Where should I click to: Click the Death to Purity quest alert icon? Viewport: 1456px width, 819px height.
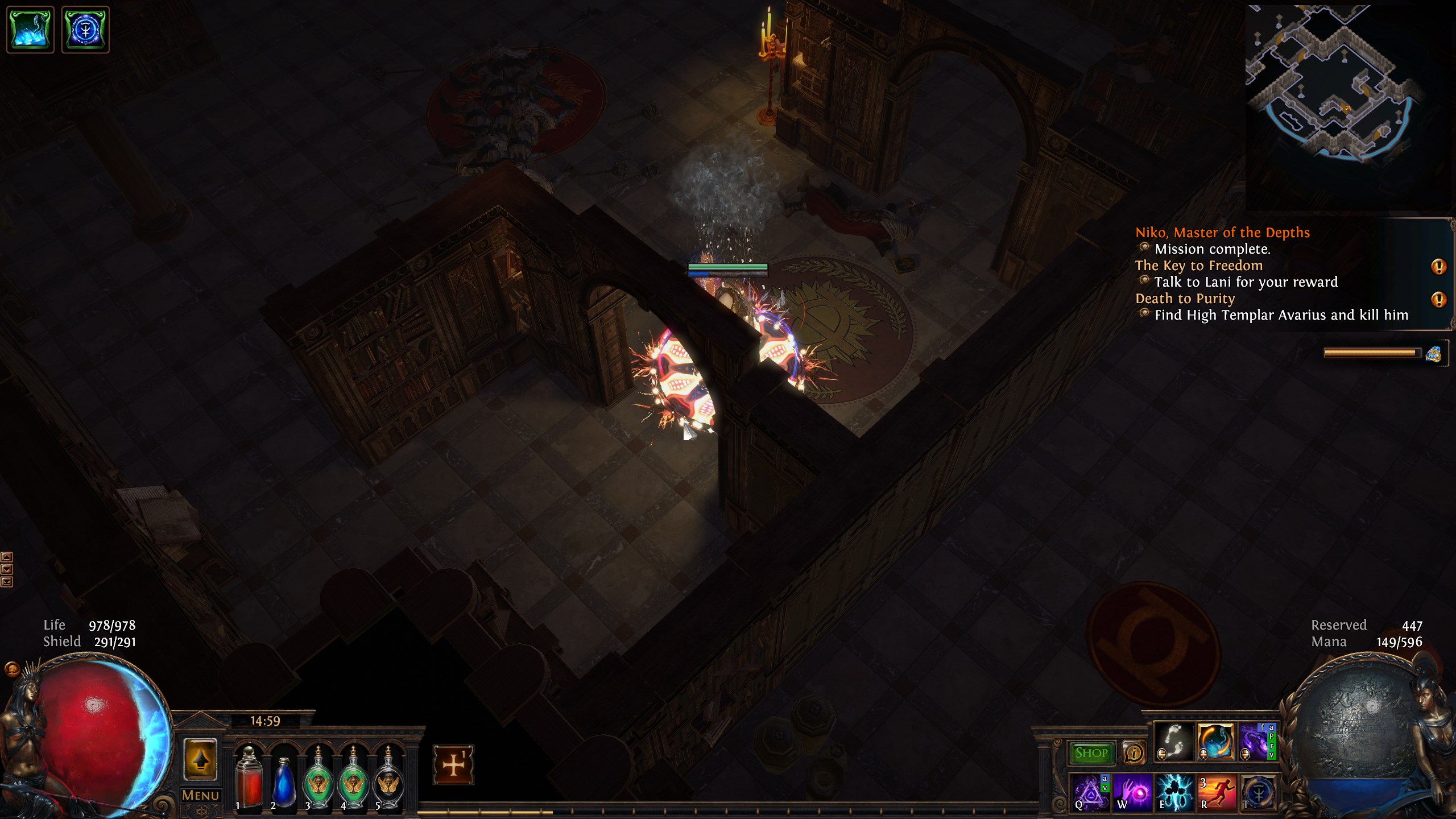tap(1438, 299)
